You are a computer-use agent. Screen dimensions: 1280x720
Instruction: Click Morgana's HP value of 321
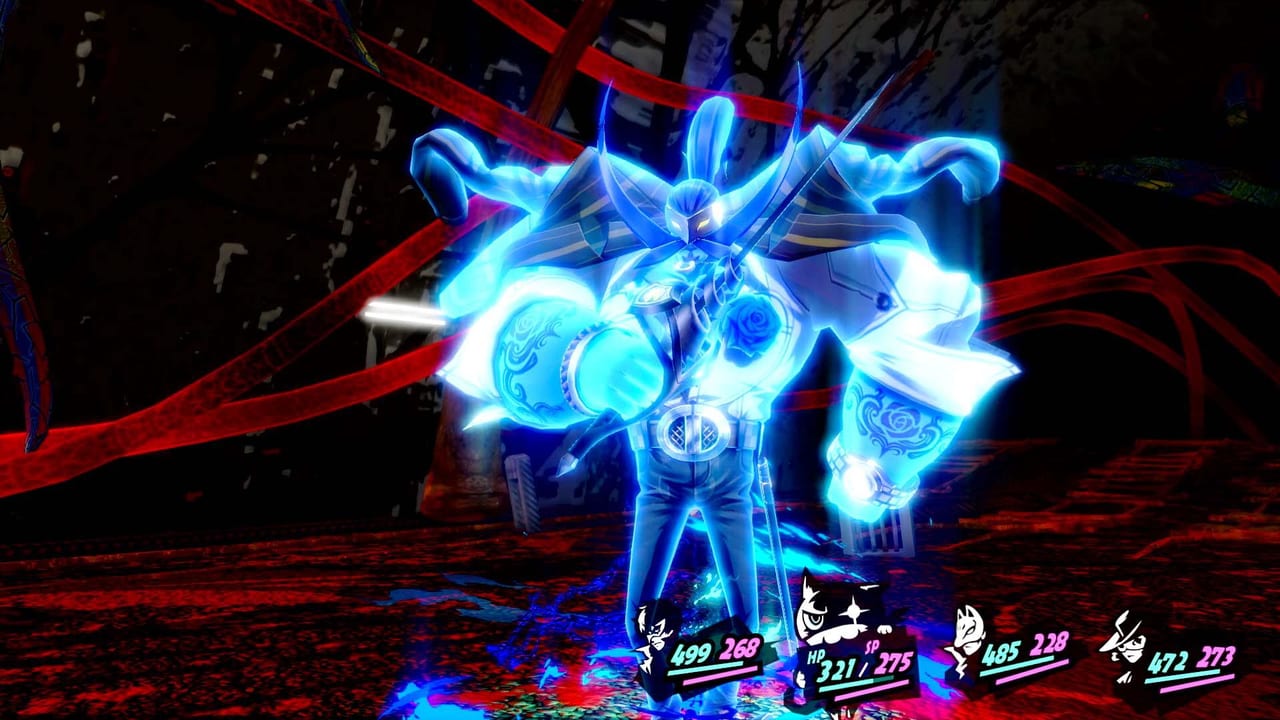pos(839,670)
